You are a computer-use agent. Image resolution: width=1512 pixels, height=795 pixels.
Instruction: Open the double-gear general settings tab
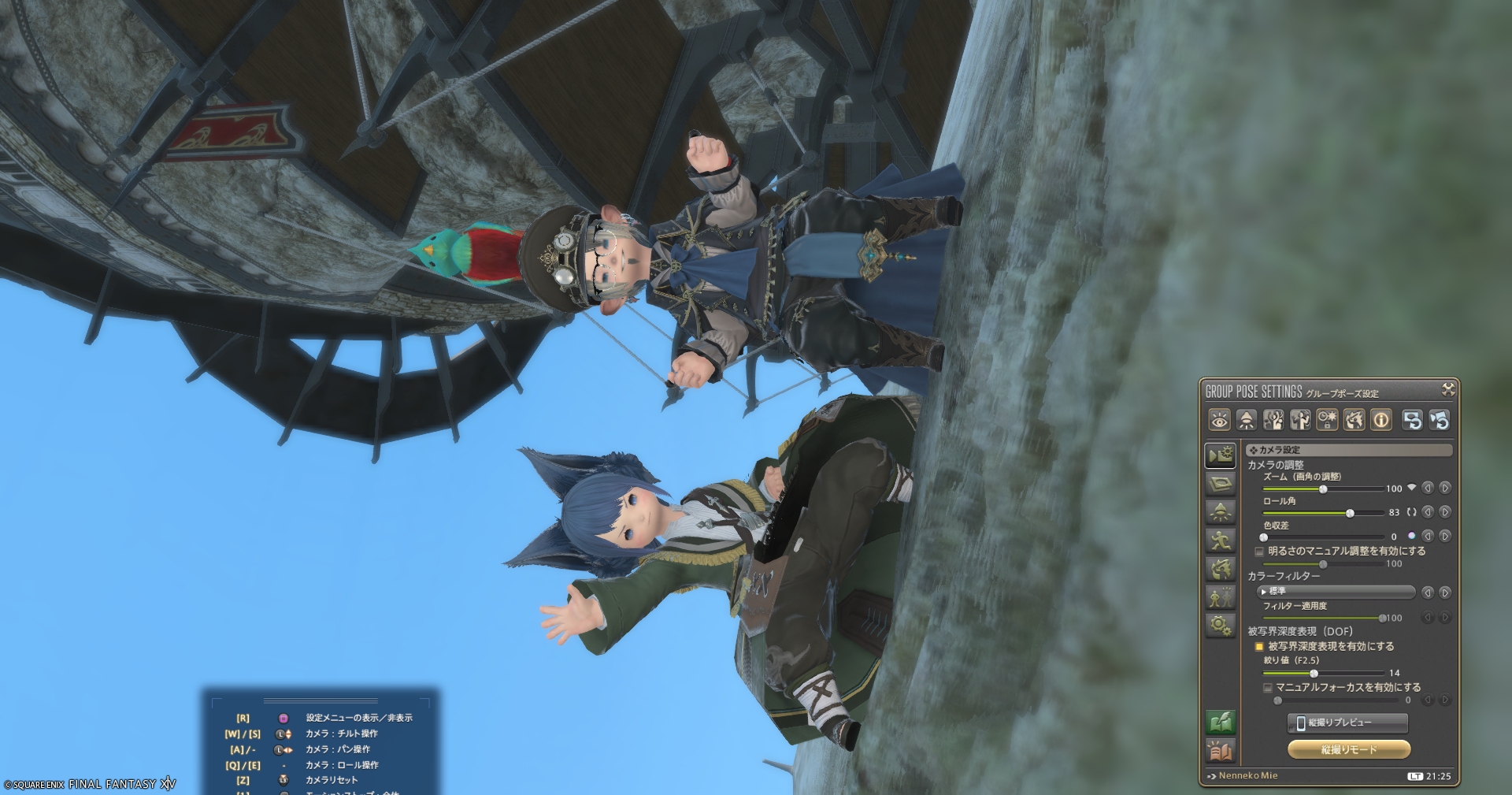[1220, 626]
